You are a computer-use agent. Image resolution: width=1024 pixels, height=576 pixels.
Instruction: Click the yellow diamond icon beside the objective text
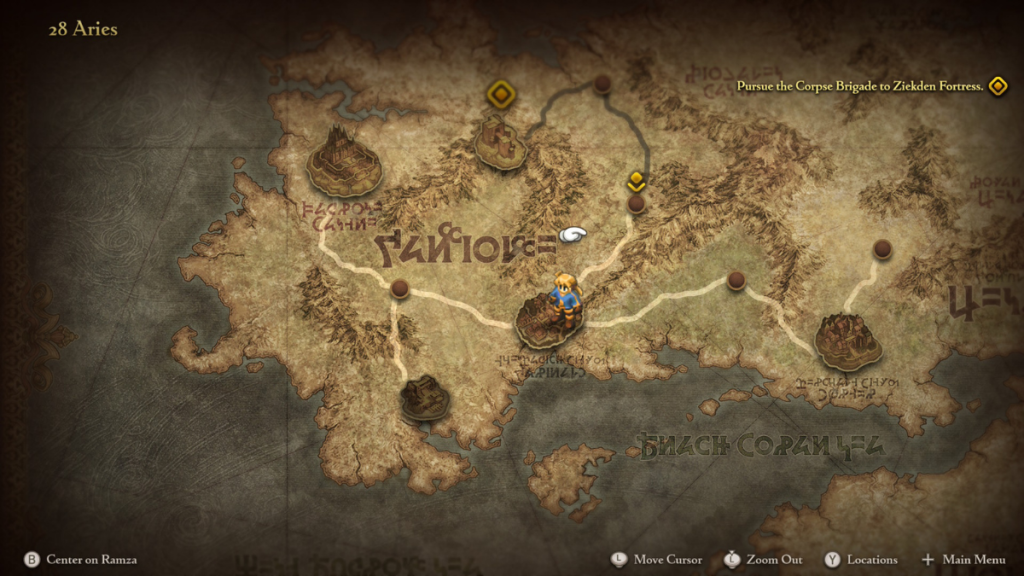(997, 86)
